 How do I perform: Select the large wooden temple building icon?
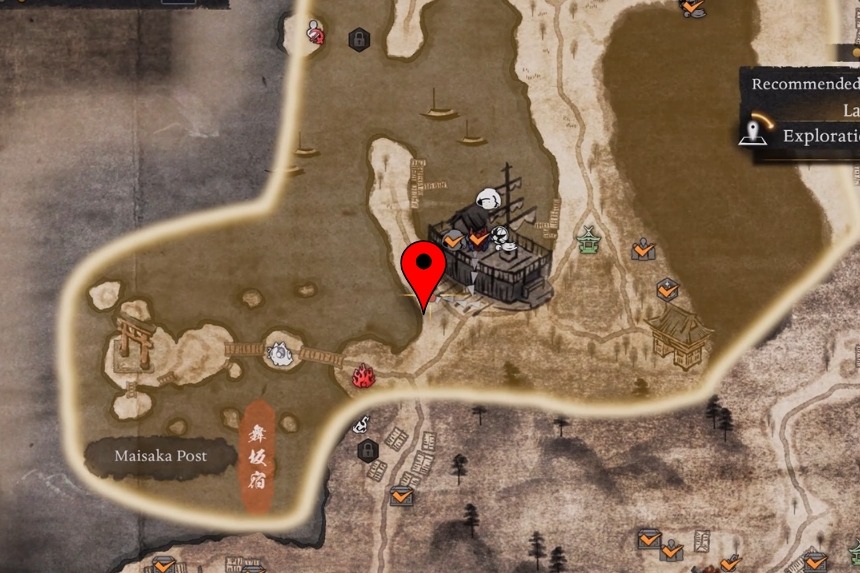pyautogui.click(x=679, y=333)
